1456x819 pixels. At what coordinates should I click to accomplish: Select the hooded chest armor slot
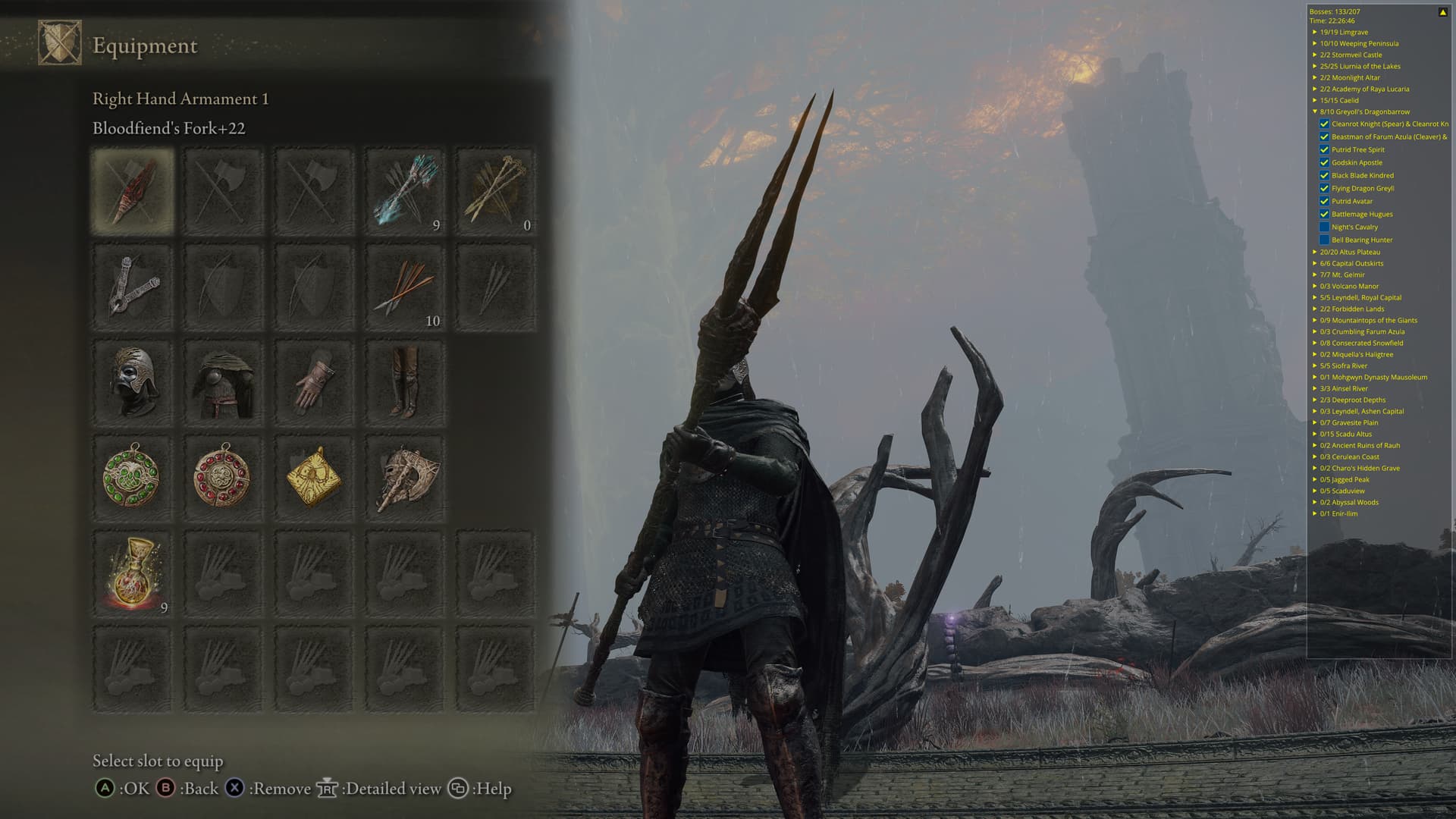point(223,383)
